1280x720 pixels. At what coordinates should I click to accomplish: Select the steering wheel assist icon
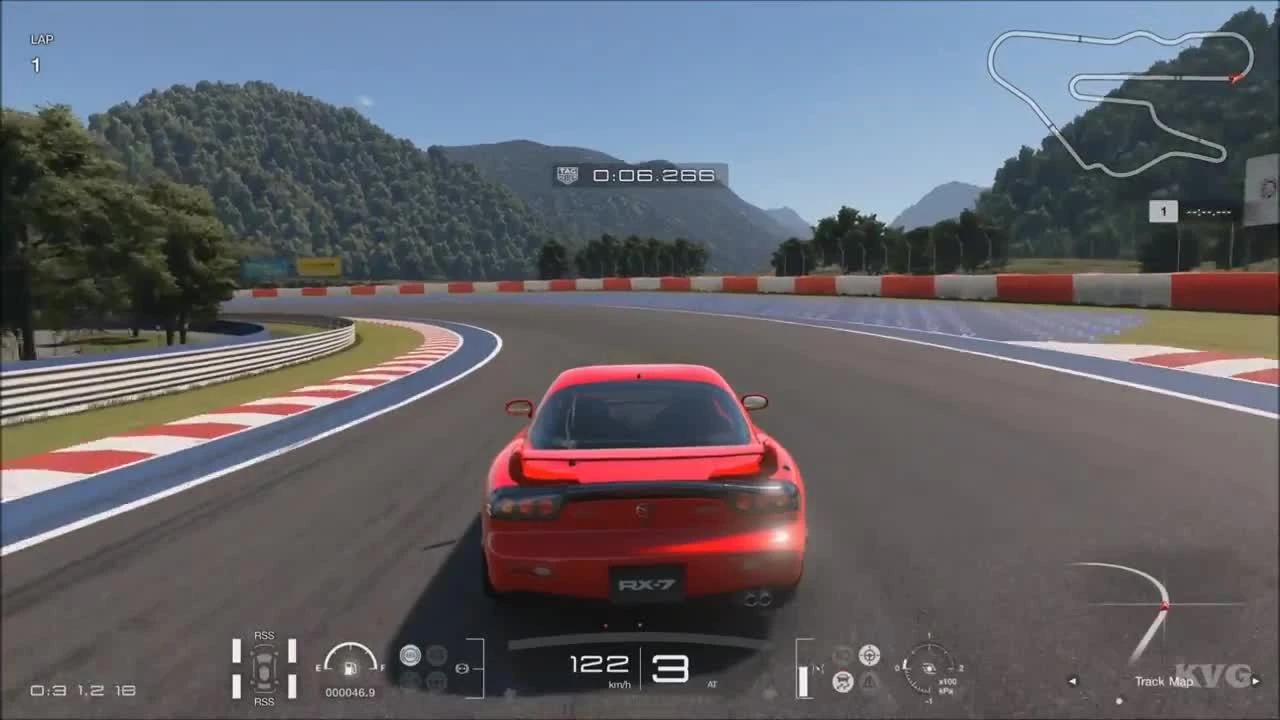[x=868, y=655]
